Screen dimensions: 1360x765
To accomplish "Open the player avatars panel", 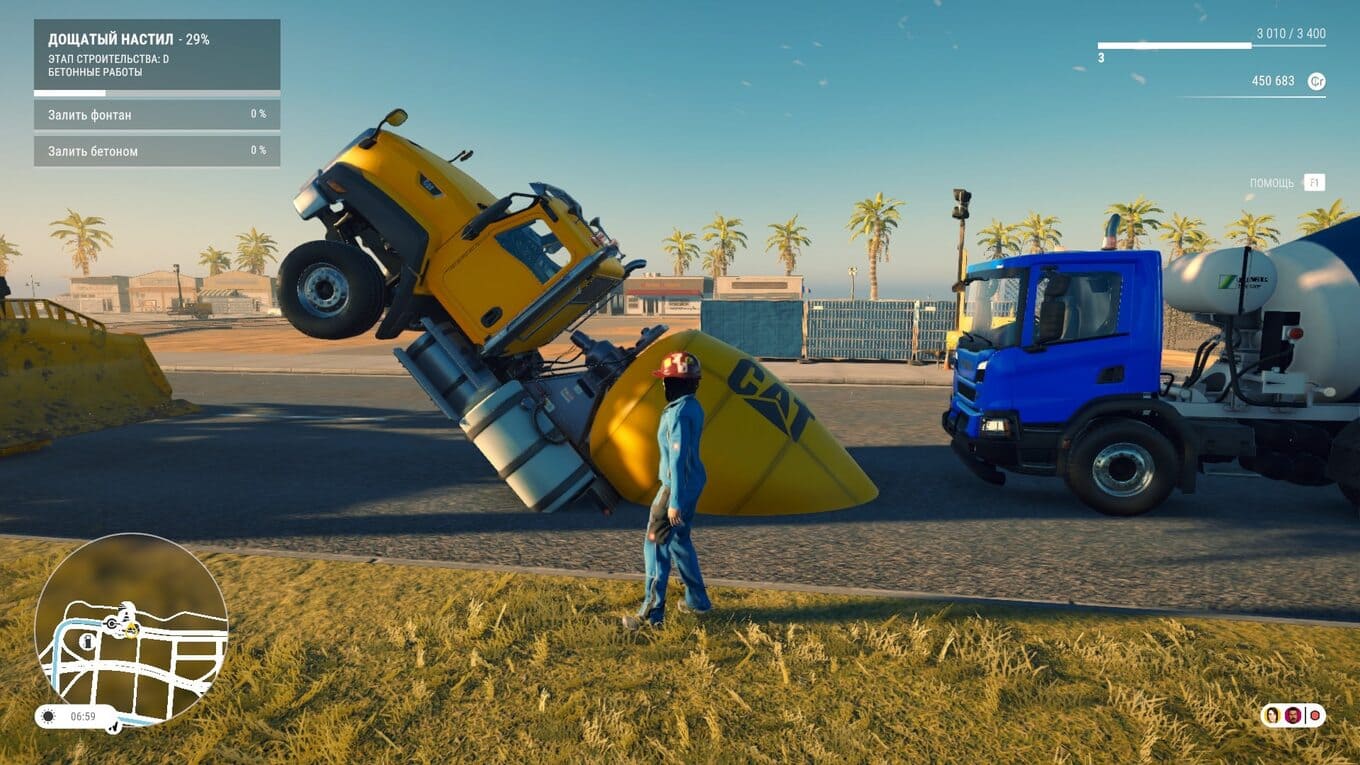I will (x=1292, y=715).
